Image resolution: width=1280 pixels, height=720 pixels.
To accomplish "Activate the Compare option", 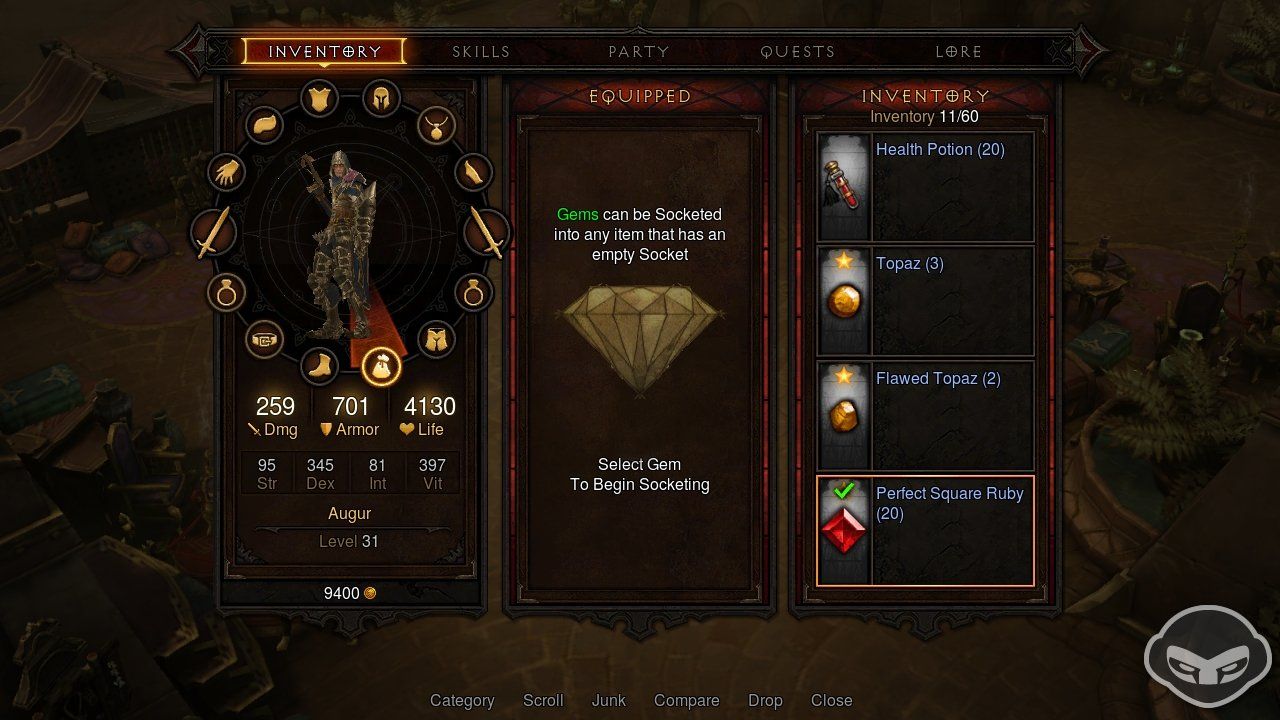I will [x=686, y=700].
